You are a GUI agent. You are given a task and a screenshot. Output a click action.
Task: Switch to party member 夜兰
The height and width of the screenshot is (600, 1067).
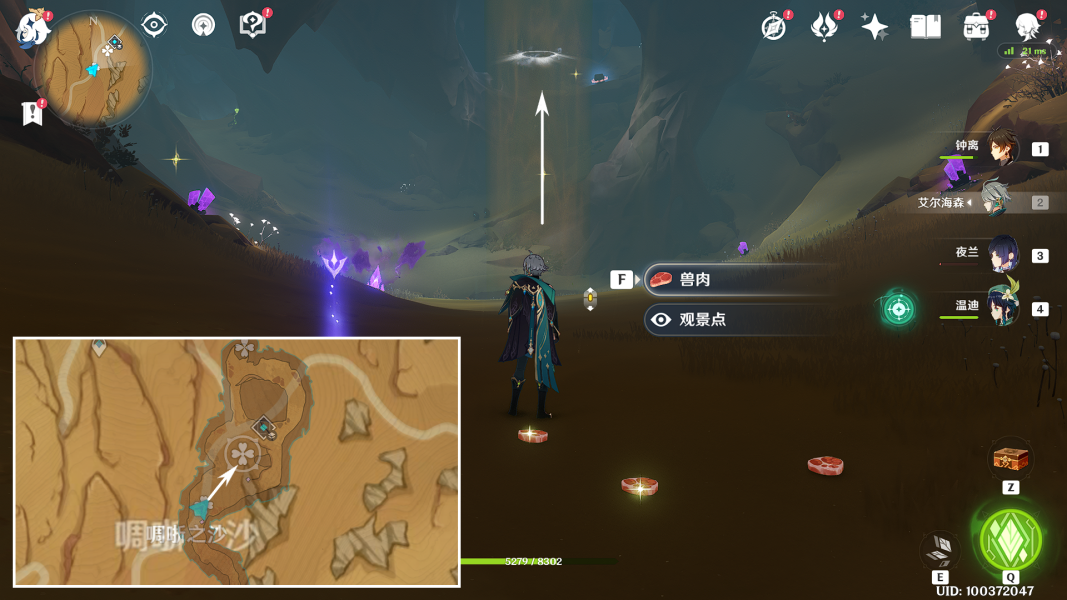[x=1002, y=254]
